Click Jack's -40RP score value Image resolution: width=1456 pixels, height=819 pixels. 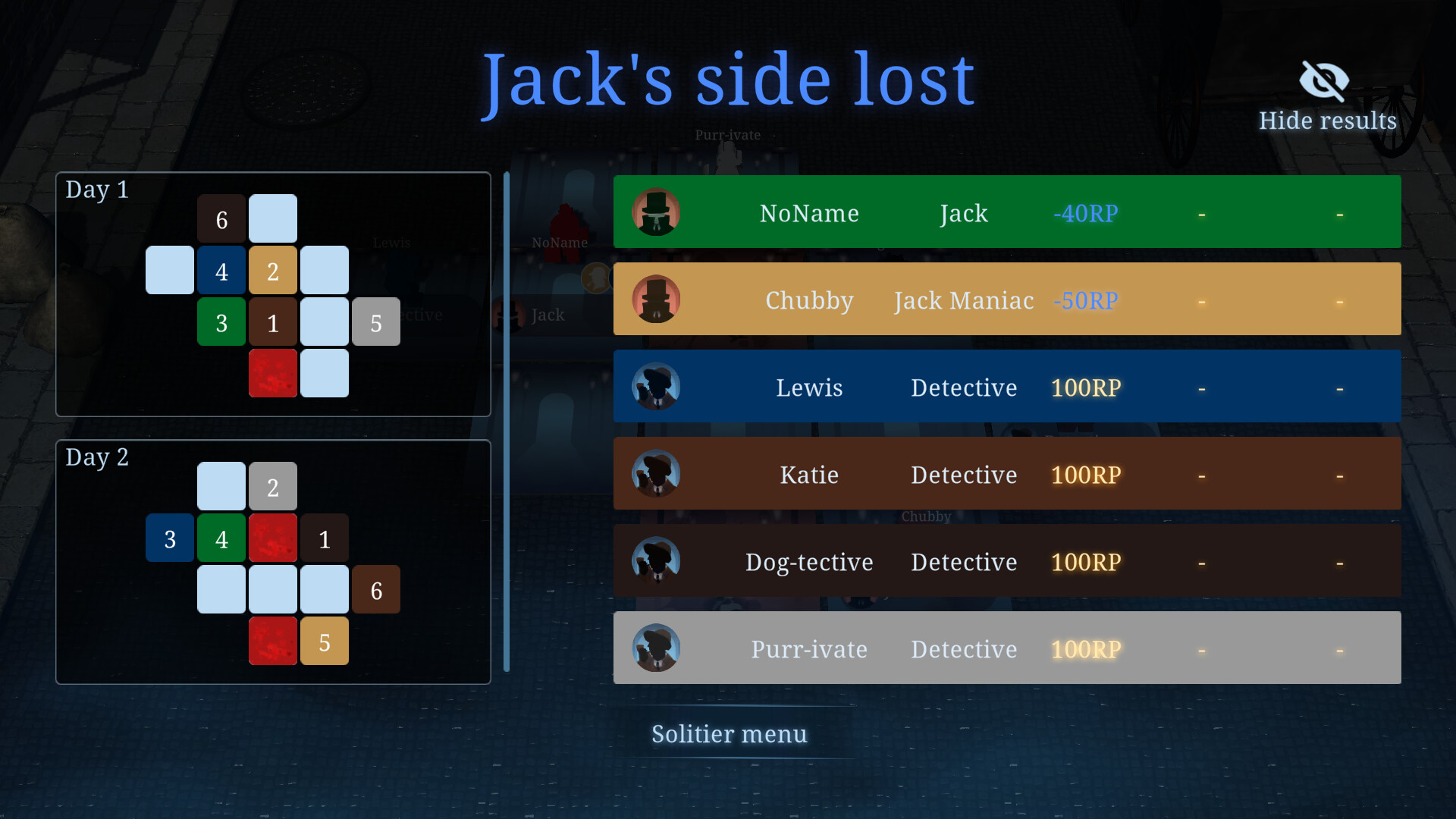1085,214
